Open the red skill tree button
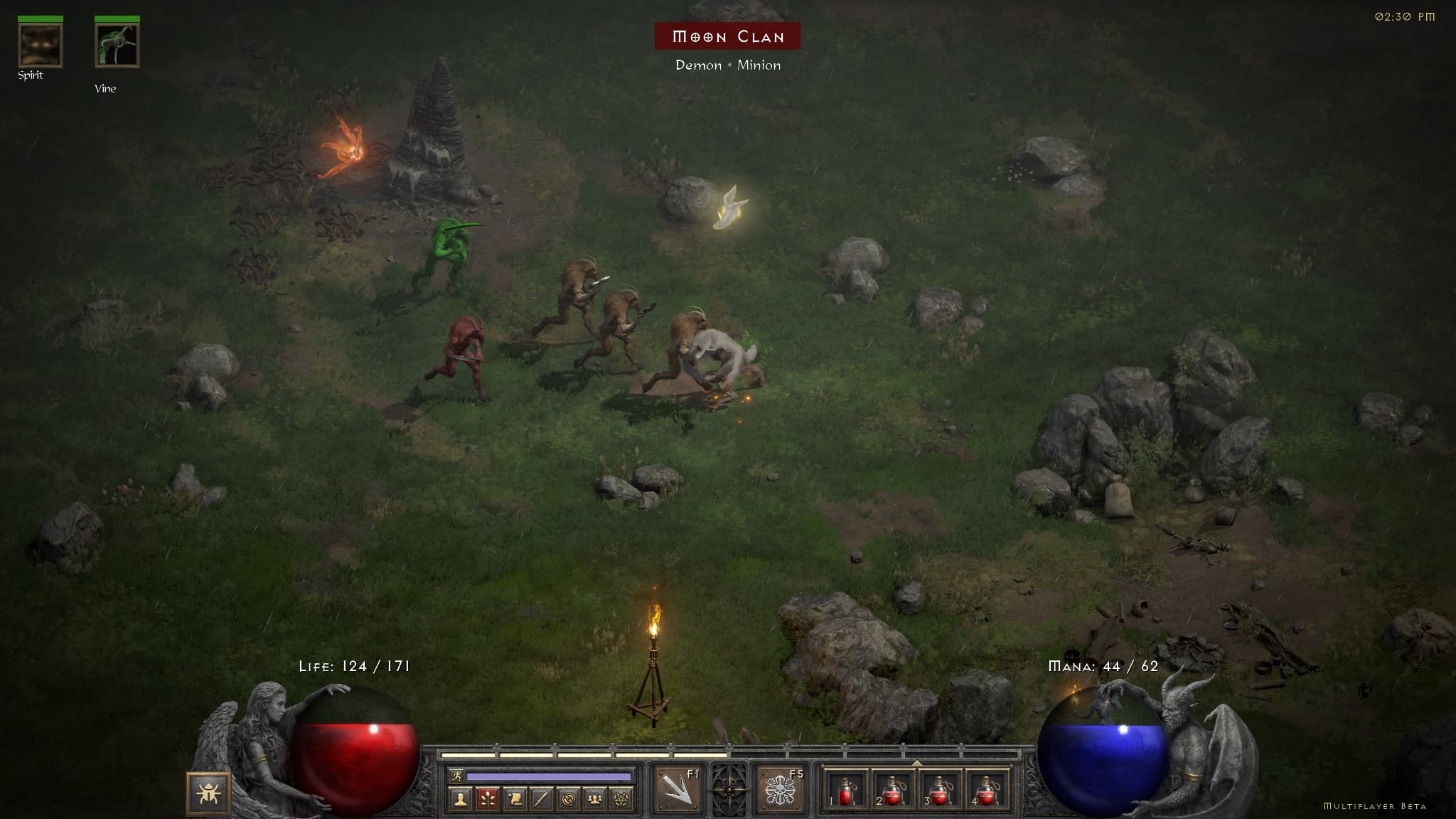Image resolution: width=1456 pixels, height=819 pixels. [488, 800]
